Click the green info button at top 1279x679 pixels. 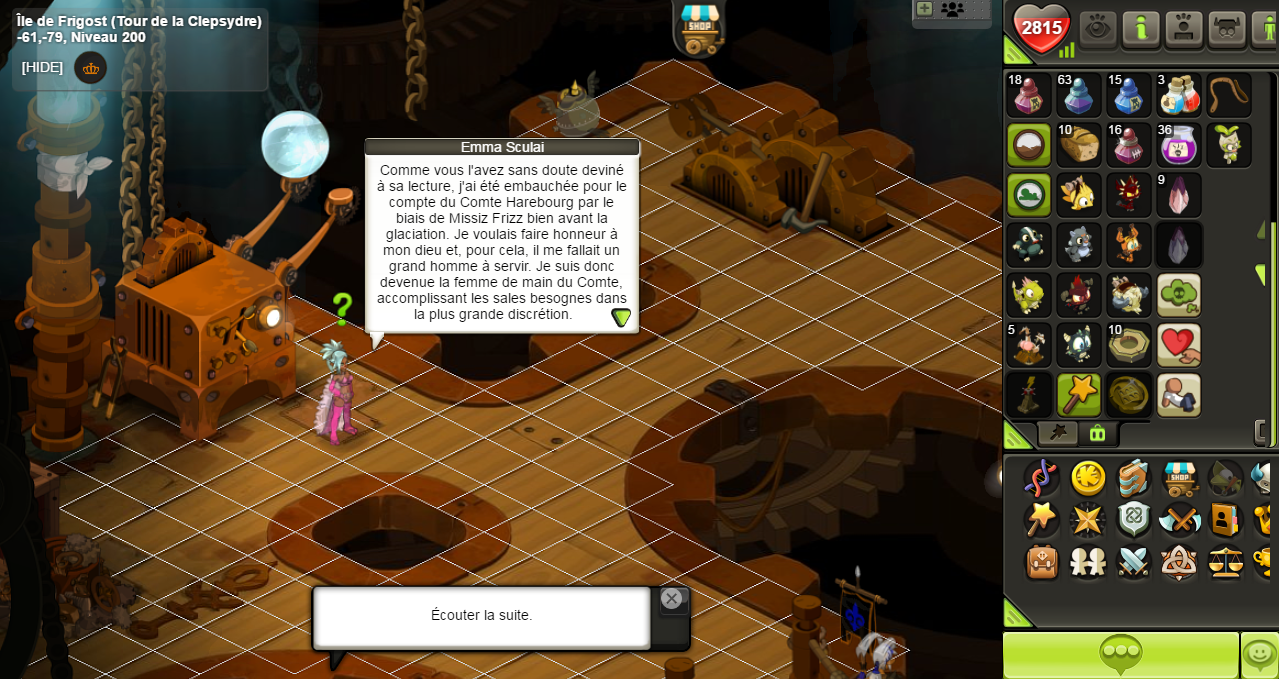tap(1140, 28)
